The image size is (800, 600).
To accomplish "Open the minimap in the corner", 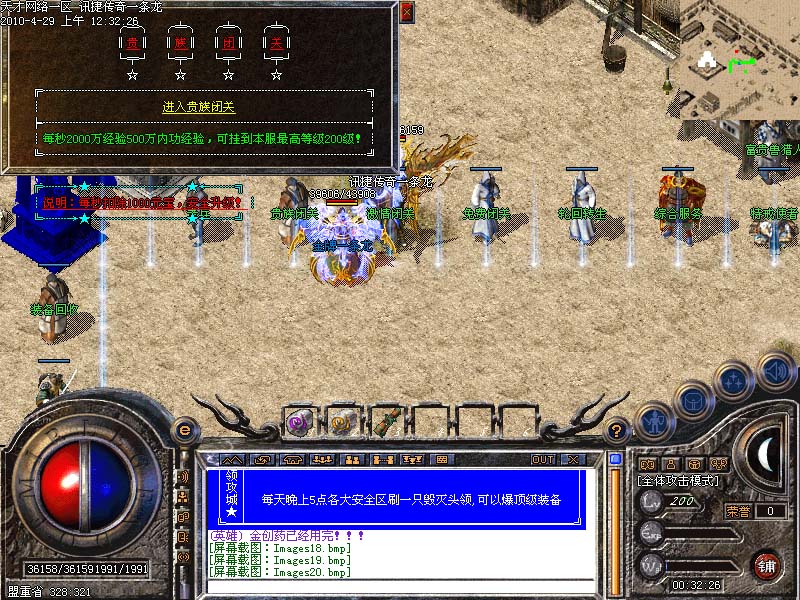I will 739,58.
